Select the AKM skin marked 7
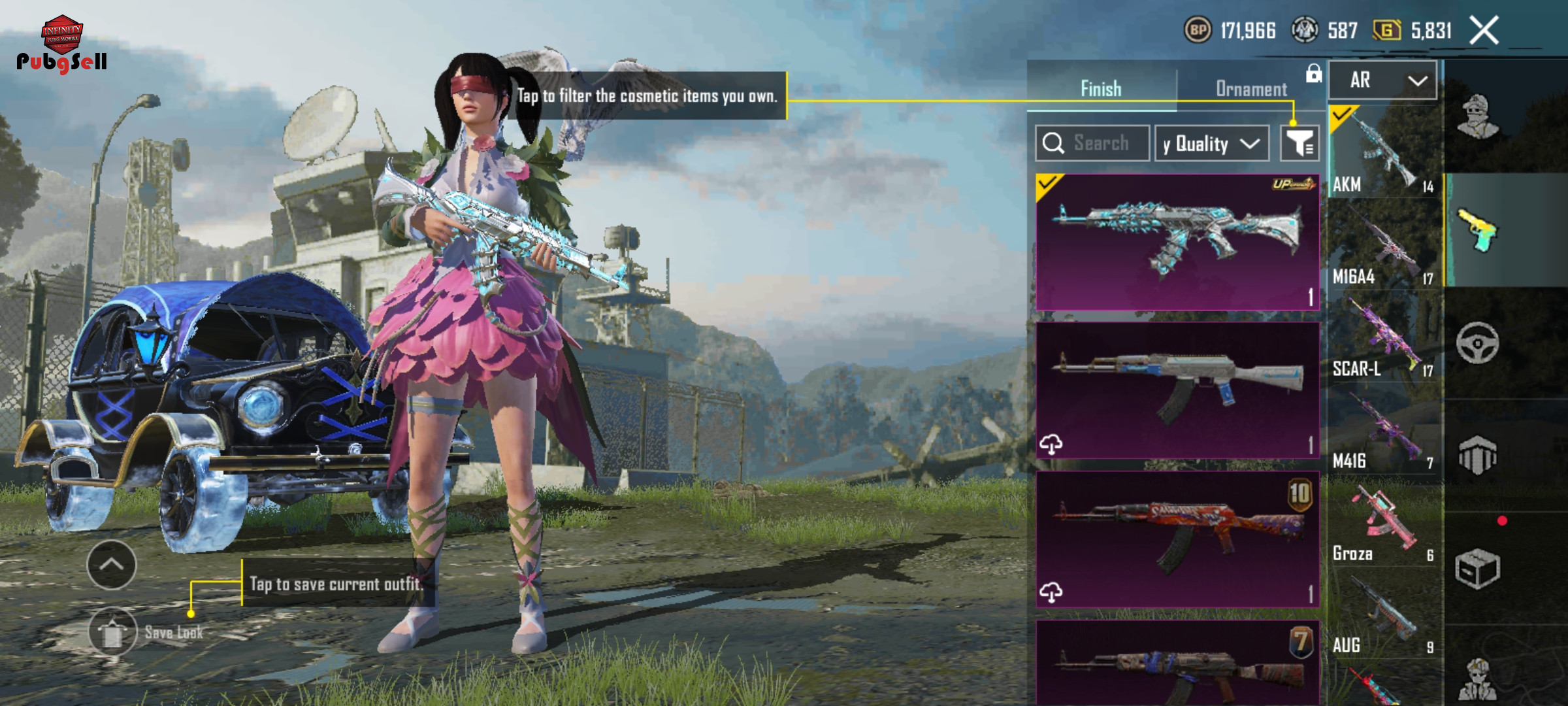The image size is (1568, 706). tap(1177, 664)
